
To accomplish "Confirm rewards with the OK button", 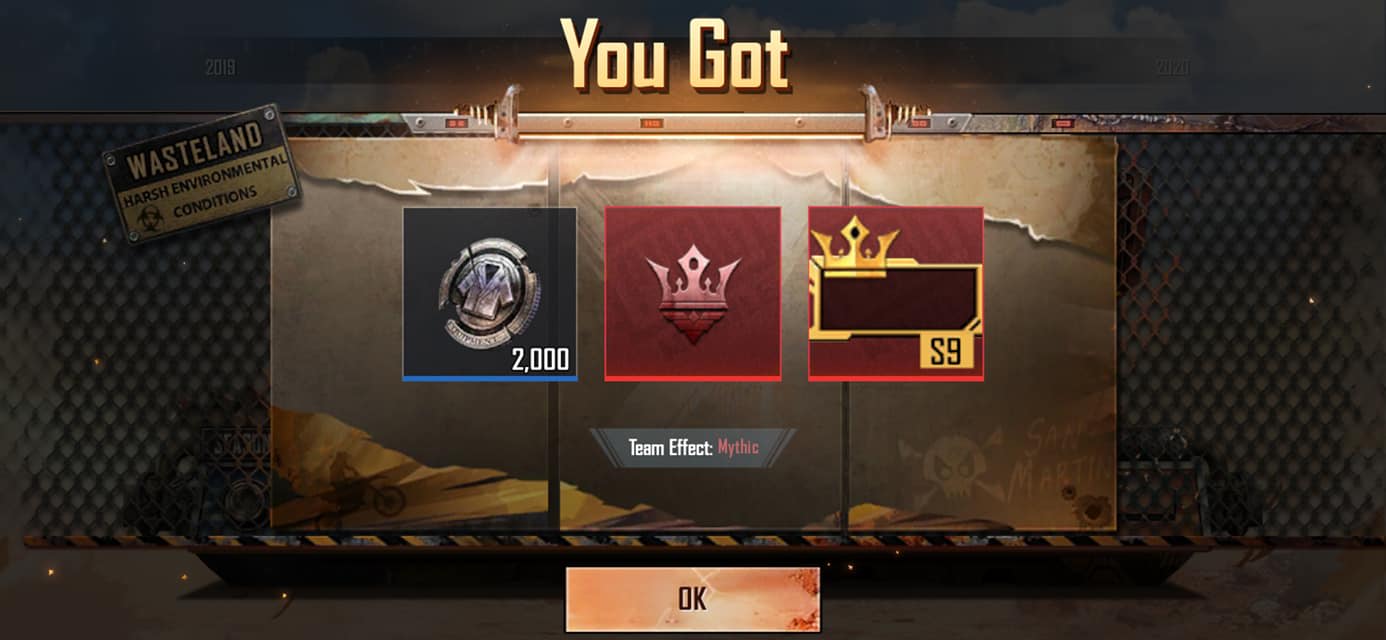I will point(692,598).
